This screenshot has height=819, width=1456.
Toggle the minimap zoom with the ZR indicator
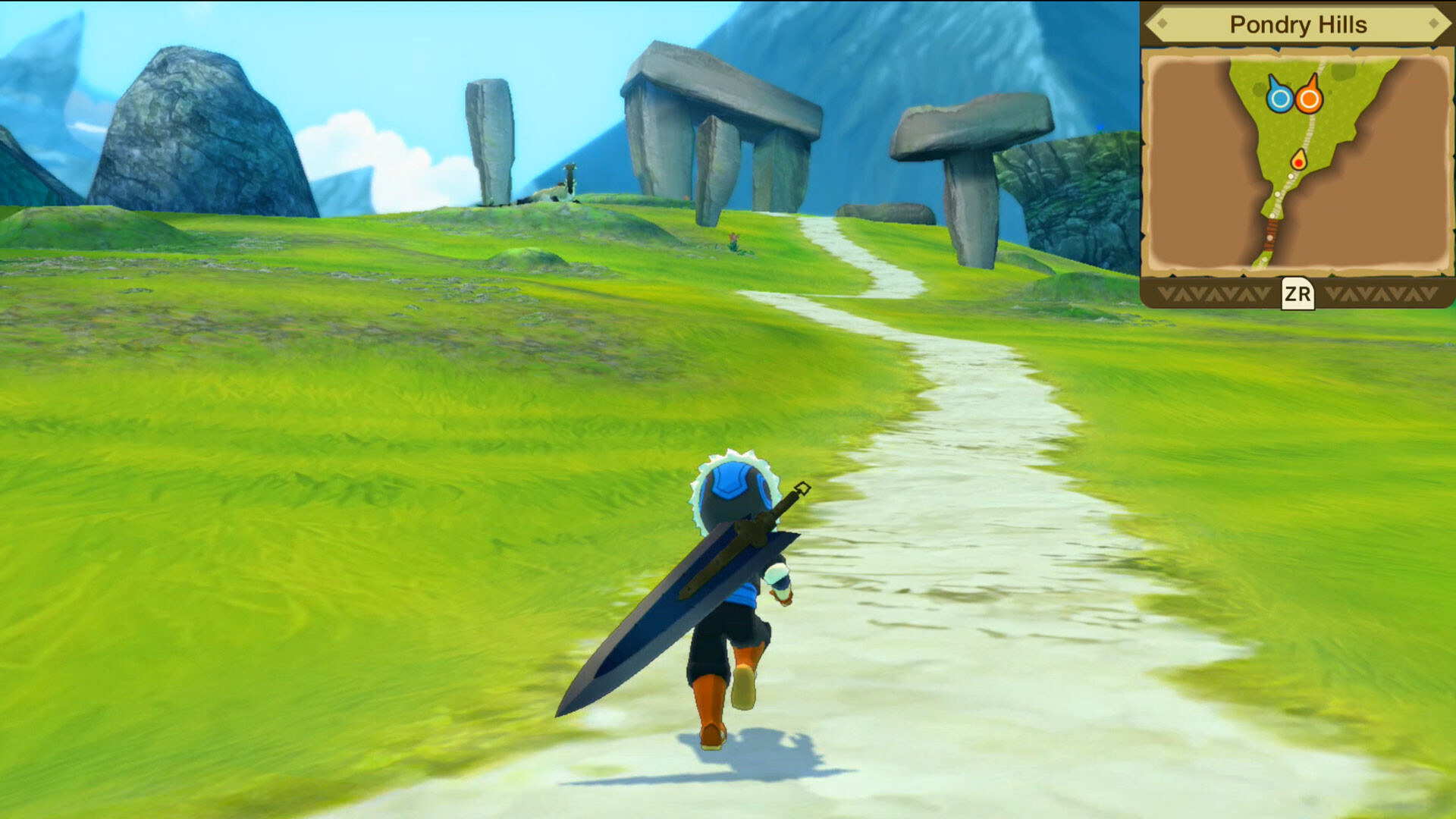click(1297, 292)
